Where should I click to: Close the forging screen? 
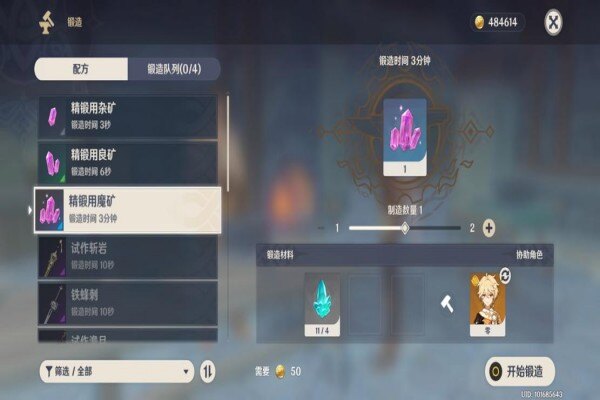[553, 21]
